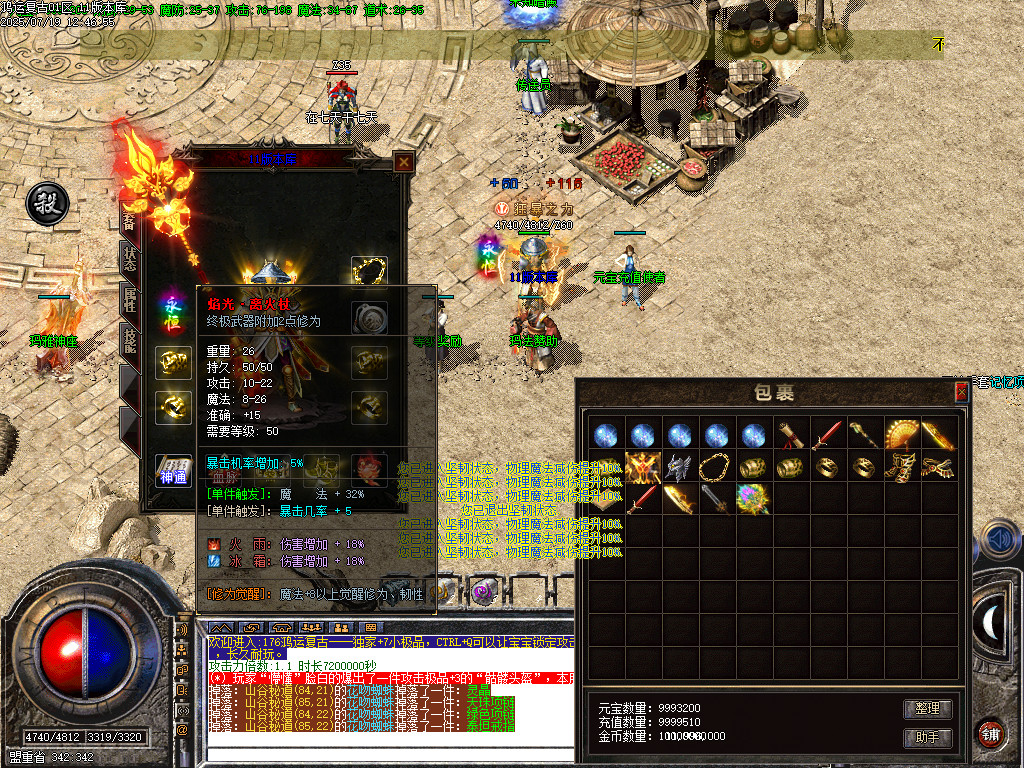Select the scroll item in the bag

790,435
